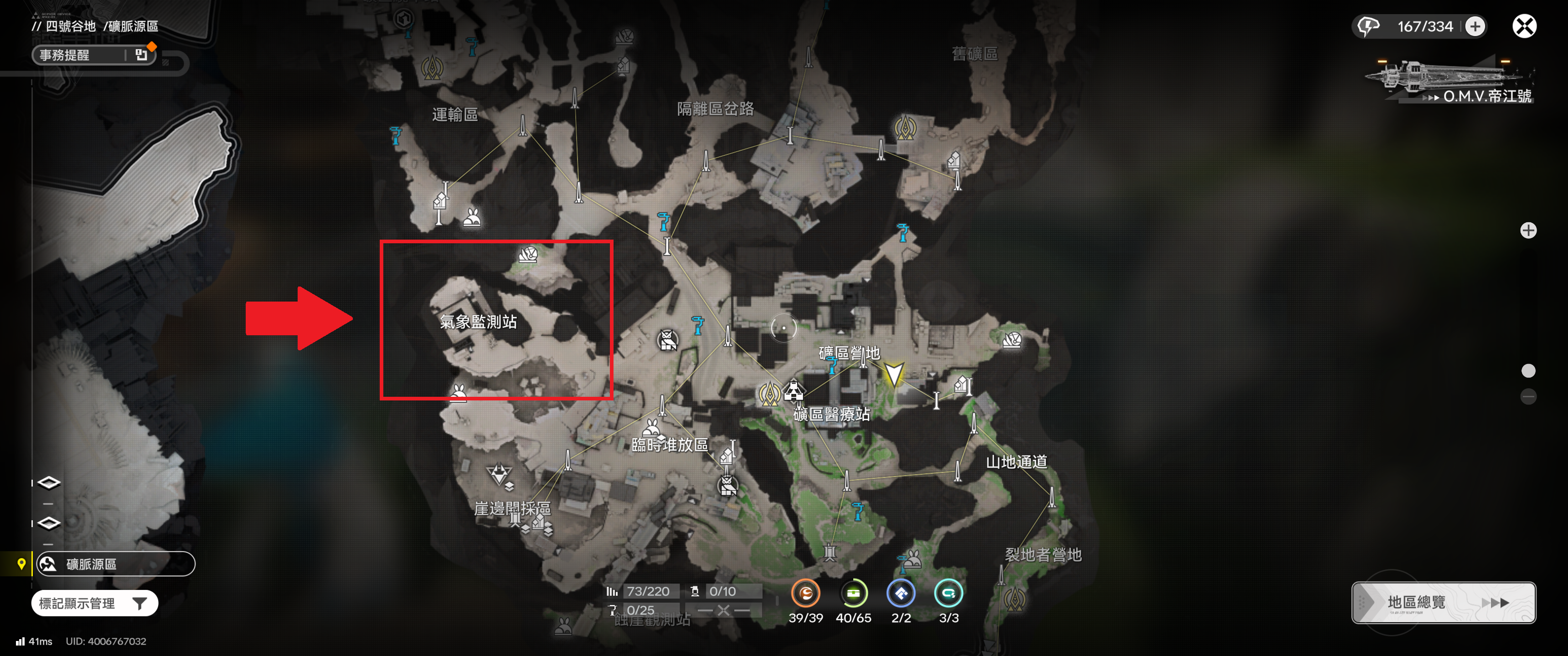Add stamina with the plus button
Screen dimensions: 1568x656
(x=1475, y=26)
